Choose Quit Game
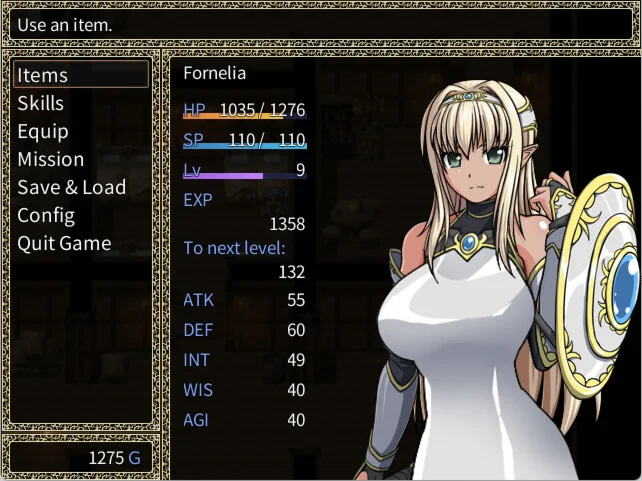 [64, 243]
